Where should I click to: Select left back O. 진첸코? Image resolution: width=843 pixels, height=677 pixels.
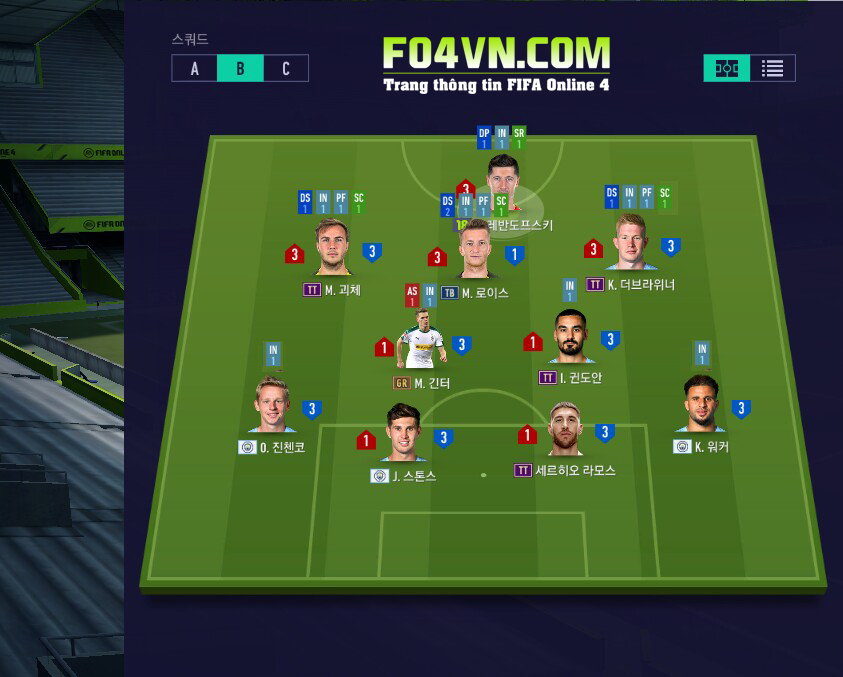pyautogui.click(x=272, y=407)
